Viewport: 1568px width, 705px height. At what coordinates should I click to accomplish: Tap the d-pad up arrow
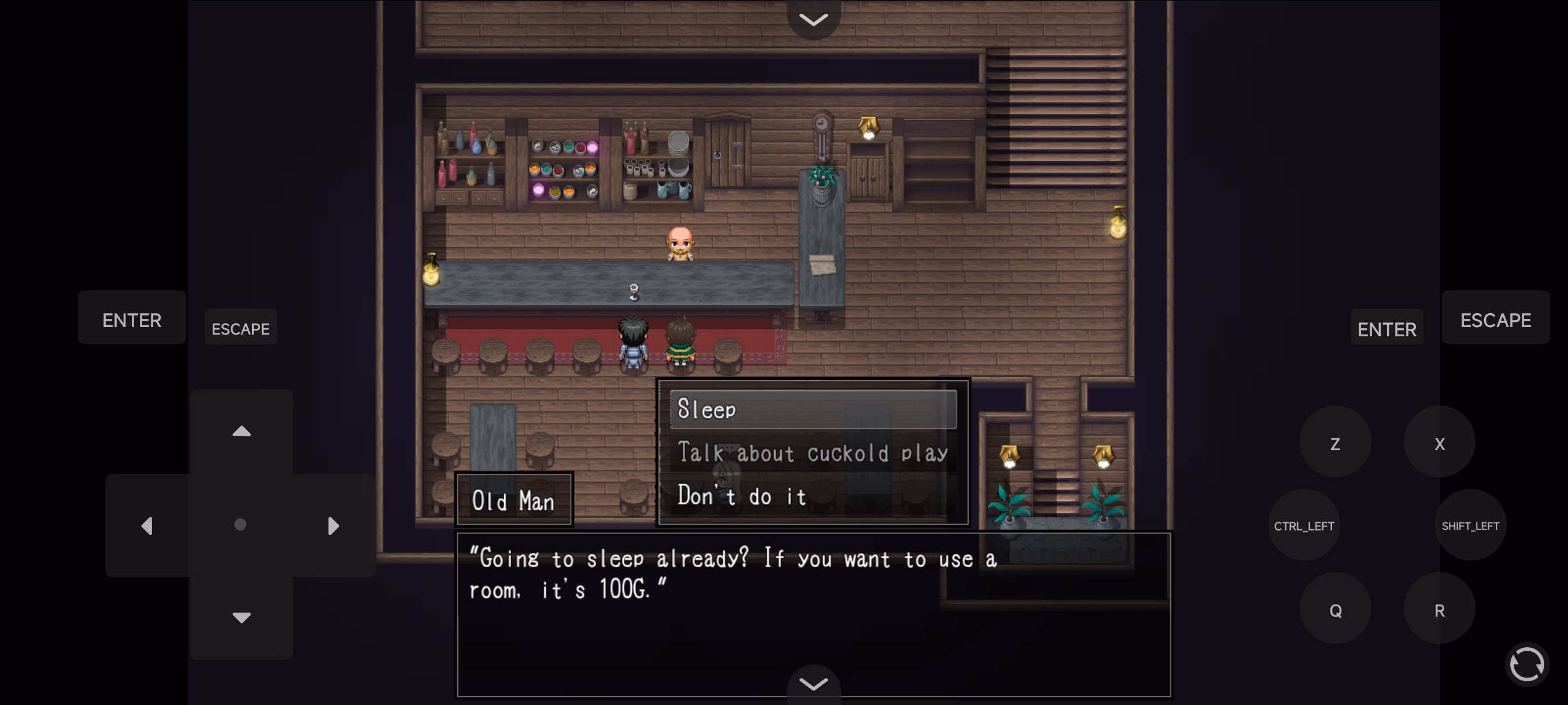click(242, 432)
